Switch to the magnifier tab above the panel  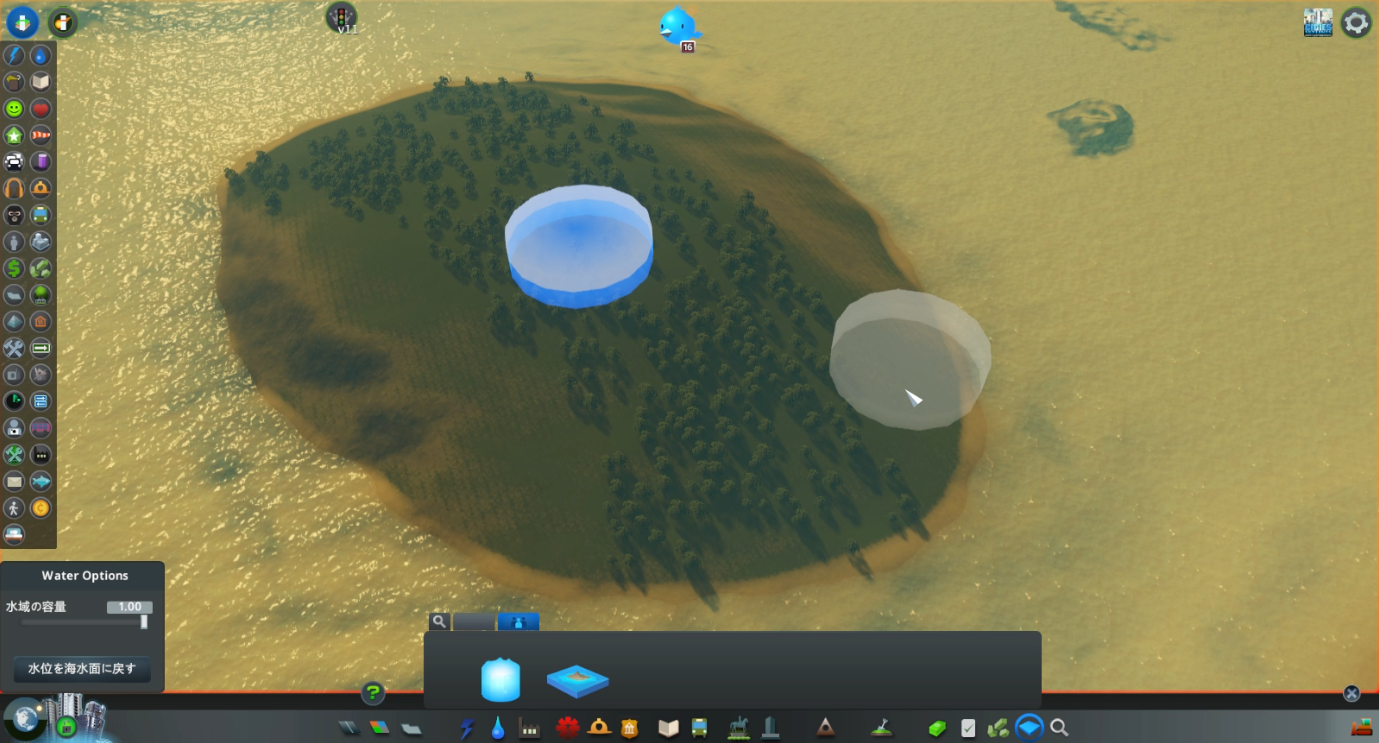click(439, 621)
